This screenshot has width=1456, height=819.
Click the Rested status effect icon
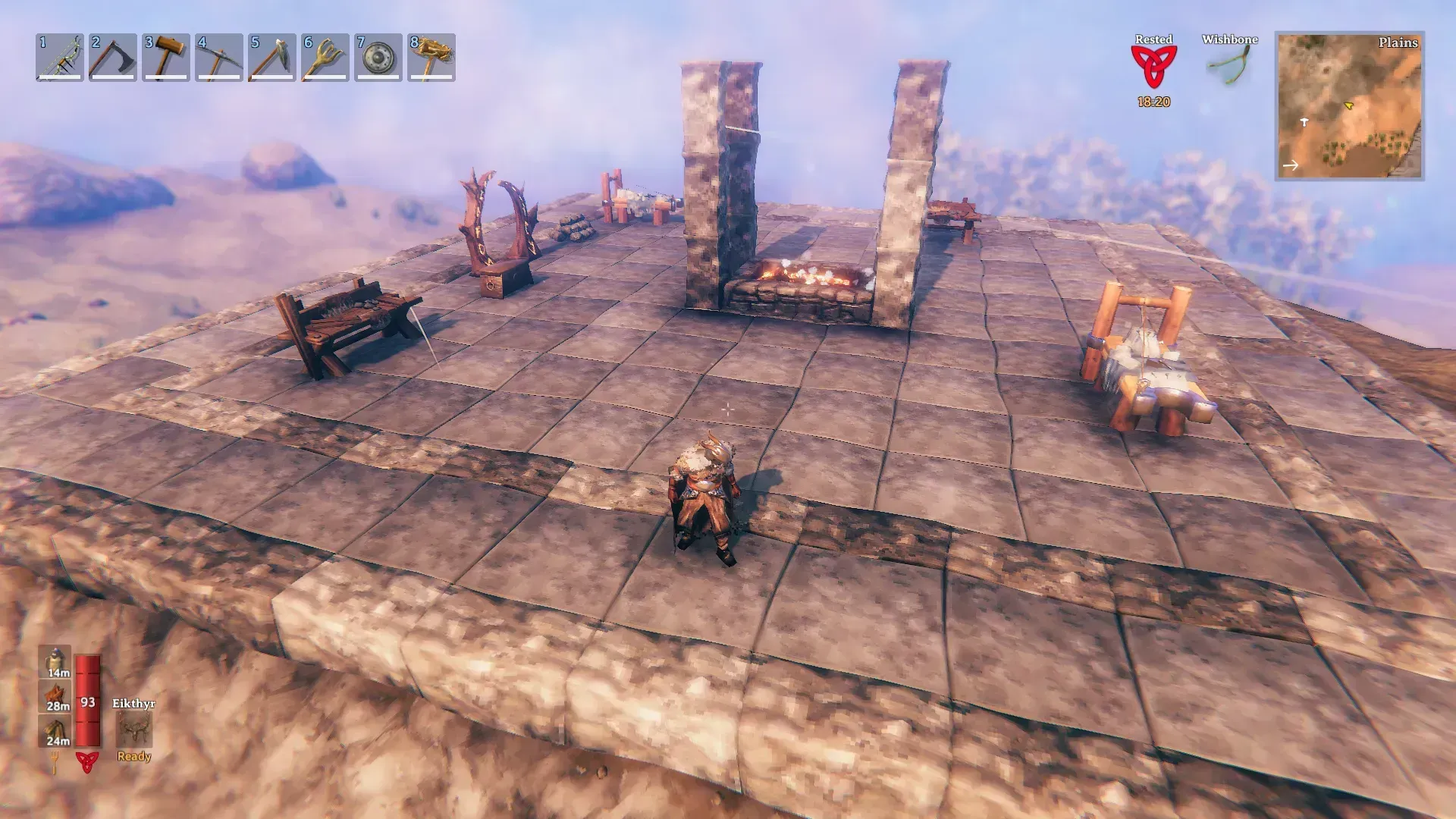[x=1153, y=67]
